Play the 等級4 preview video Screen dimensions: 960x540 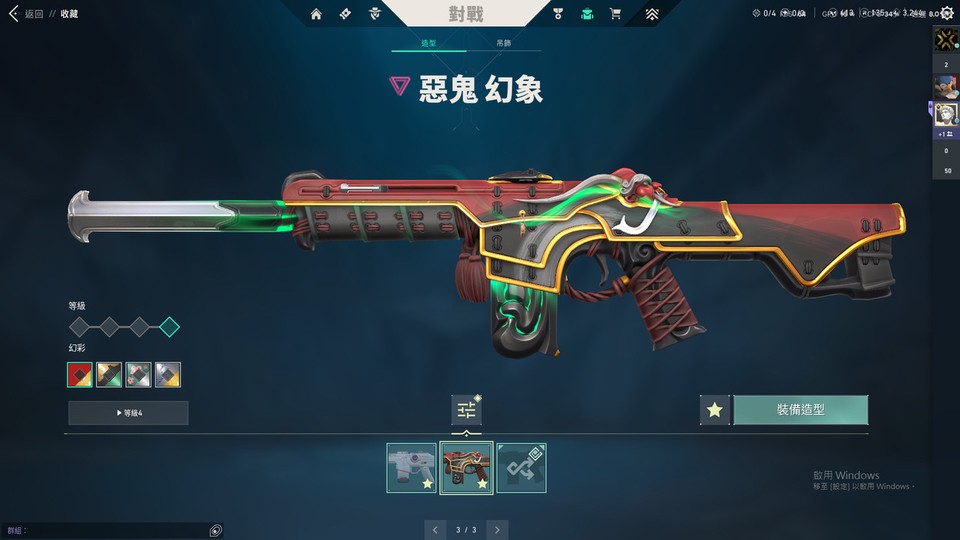128,413
